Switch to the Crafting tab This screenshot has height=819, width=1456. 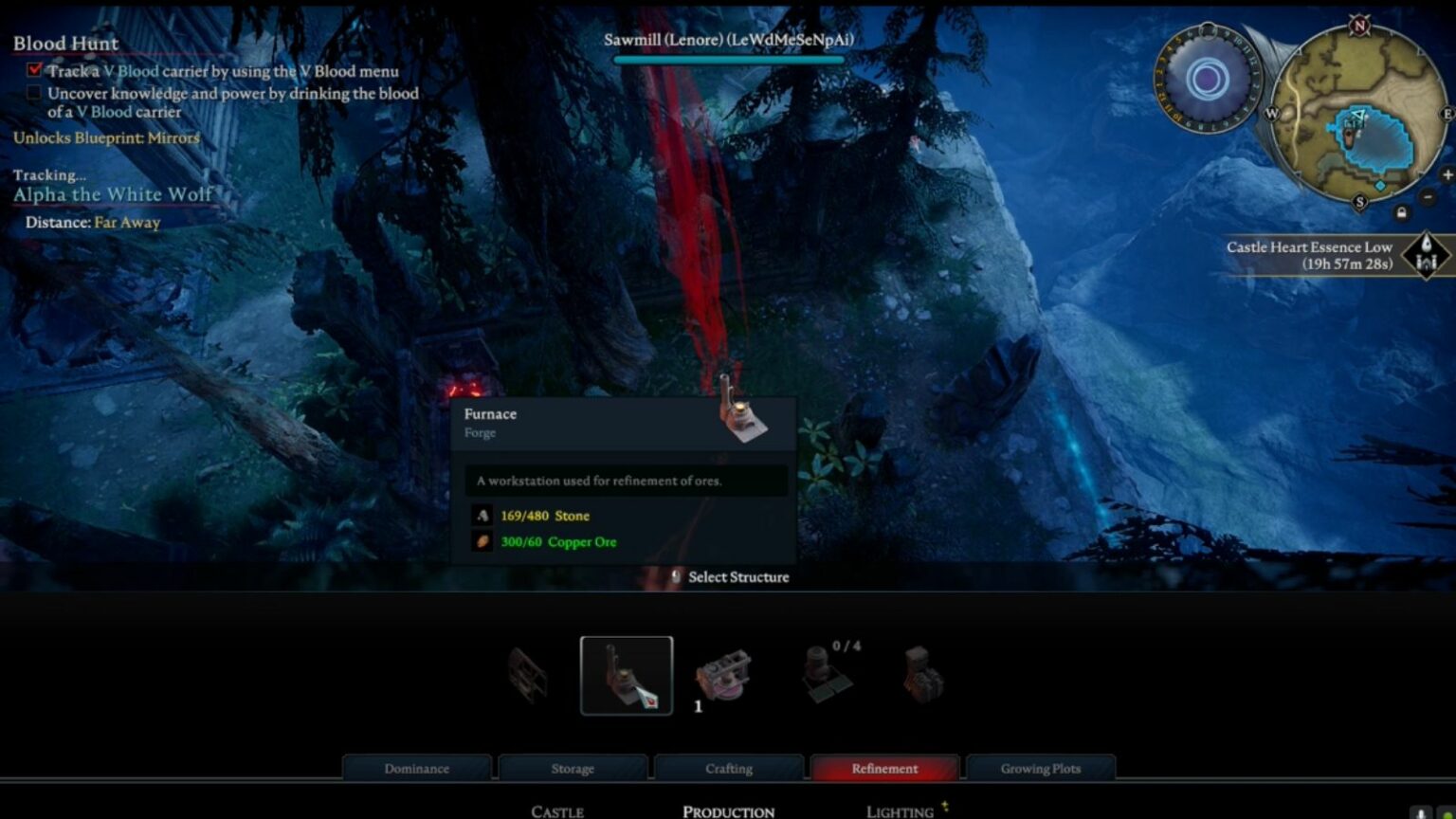pos(729,768)
